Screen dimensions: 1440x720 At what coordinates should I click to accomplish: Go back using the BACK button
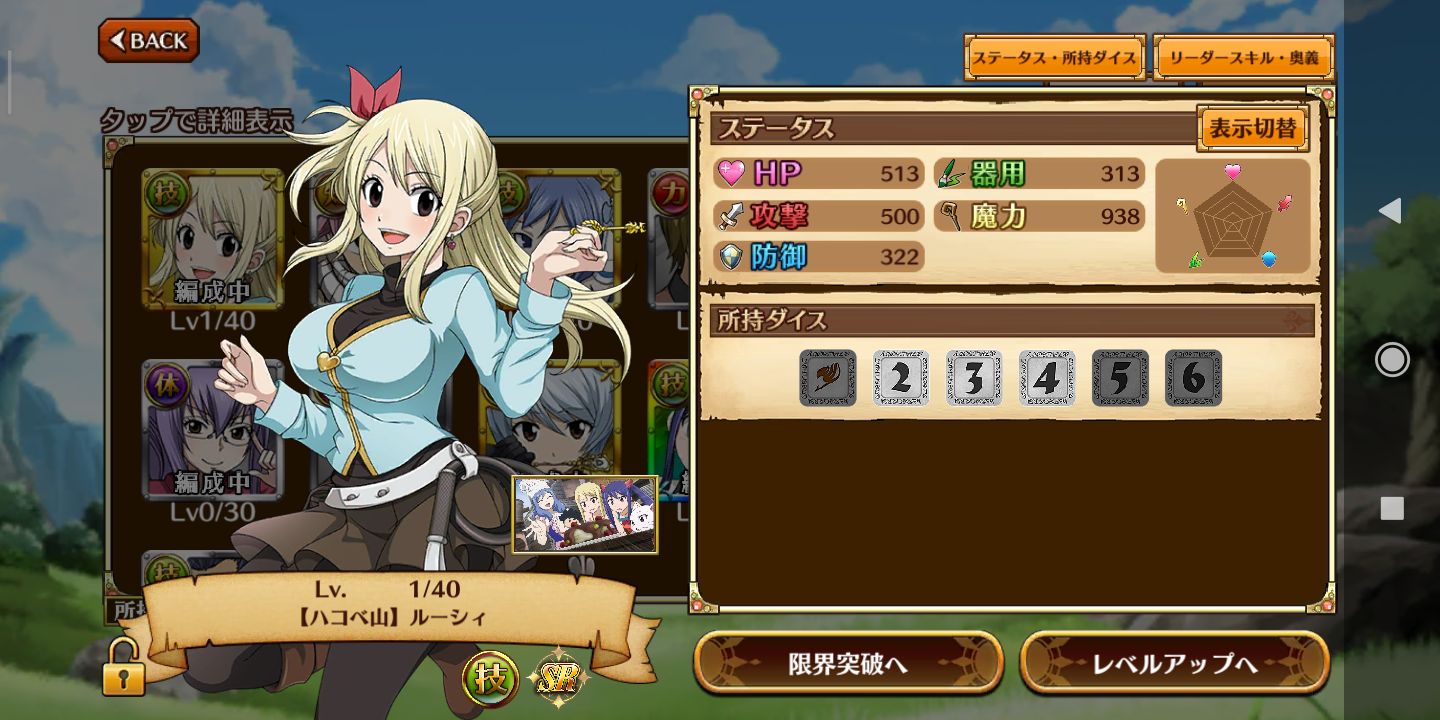149,40
